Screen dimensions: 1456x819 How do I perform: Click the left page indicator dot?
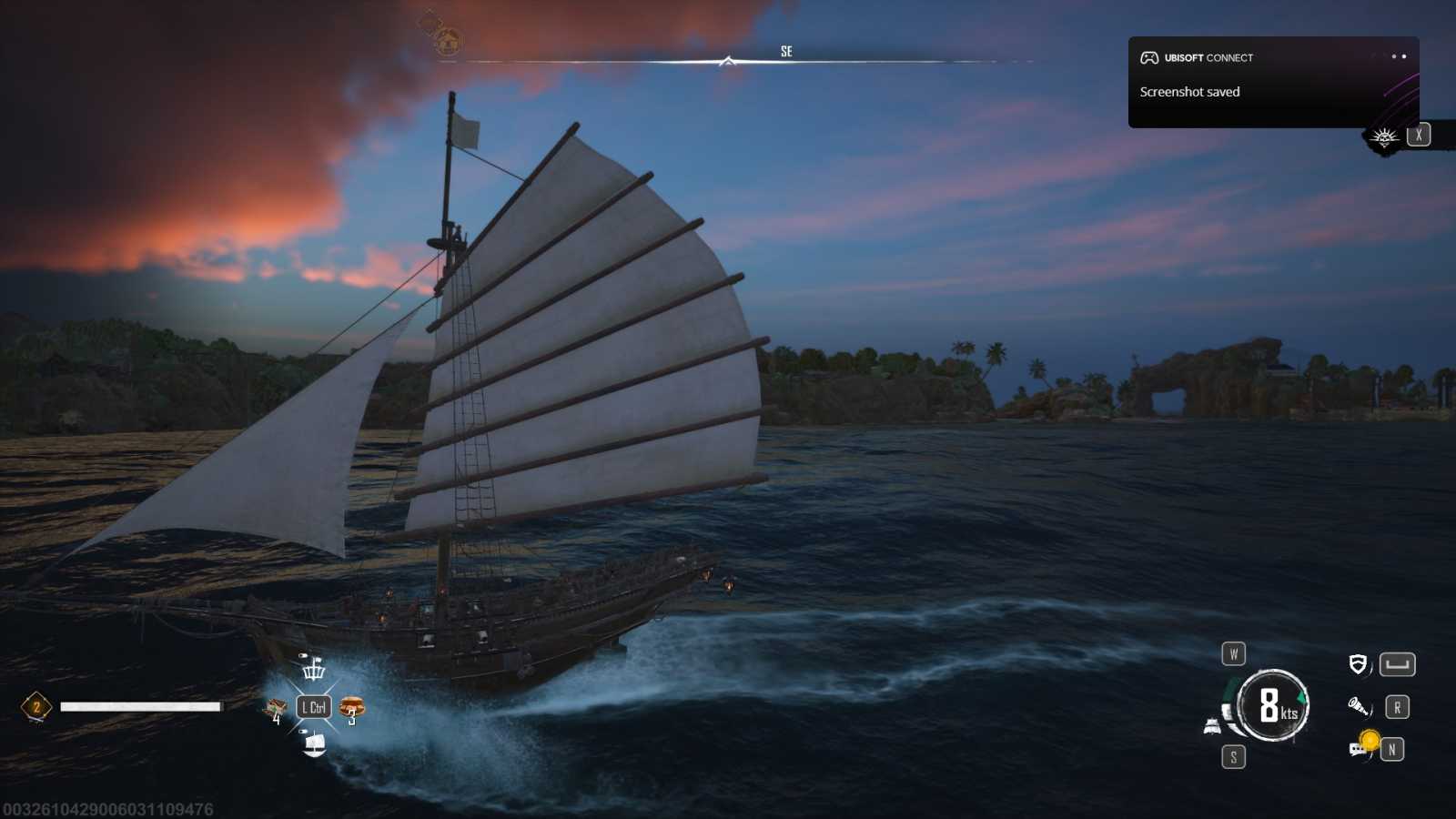[1394, 56]
